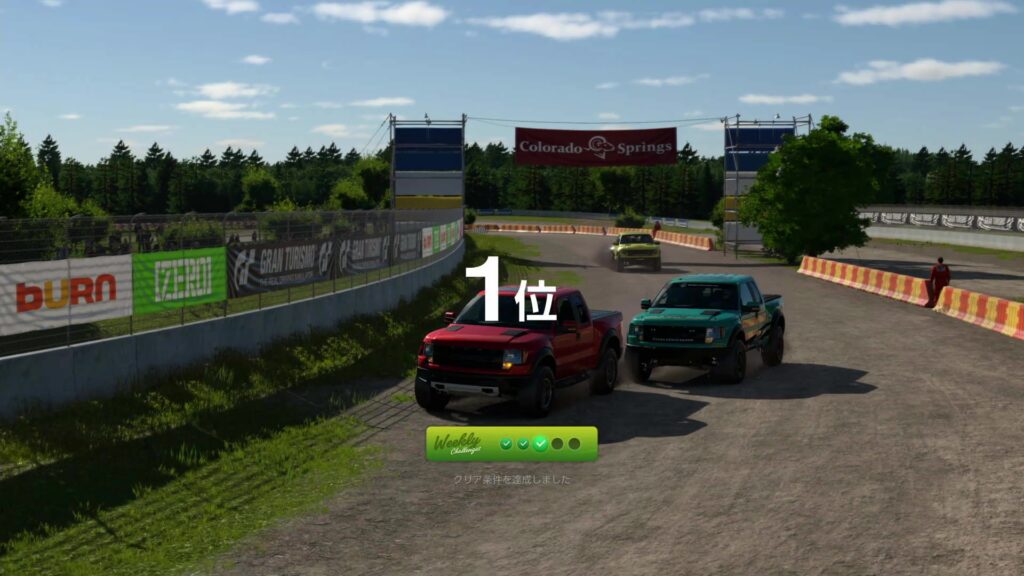Select the green Weekly Challenges progress banner
Image resolution: width=1024 pixels, height=576 pixels.
(x=511, y=443)
